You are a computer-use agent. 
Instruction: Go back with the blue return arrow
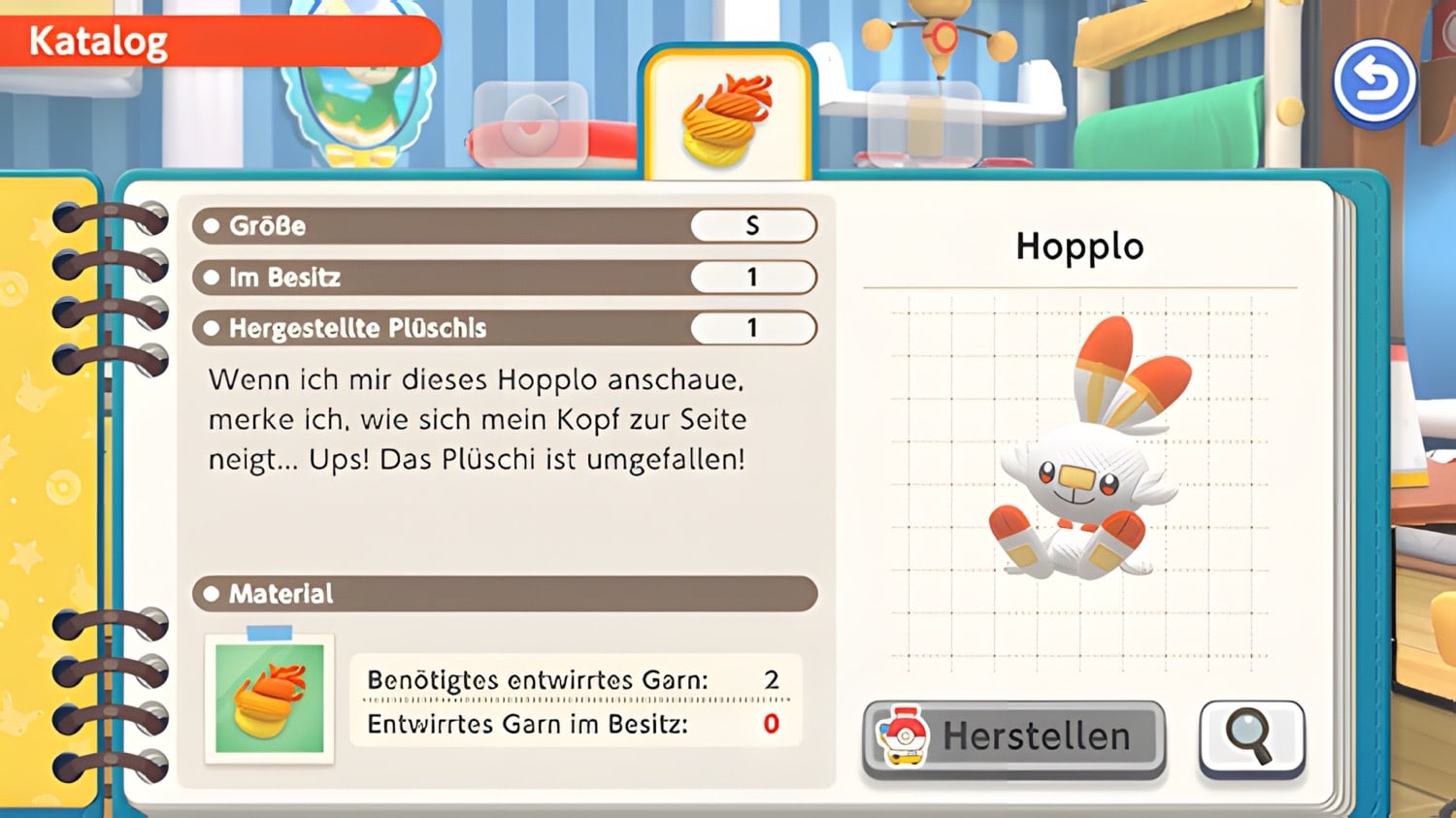(x=1373, y=82)
